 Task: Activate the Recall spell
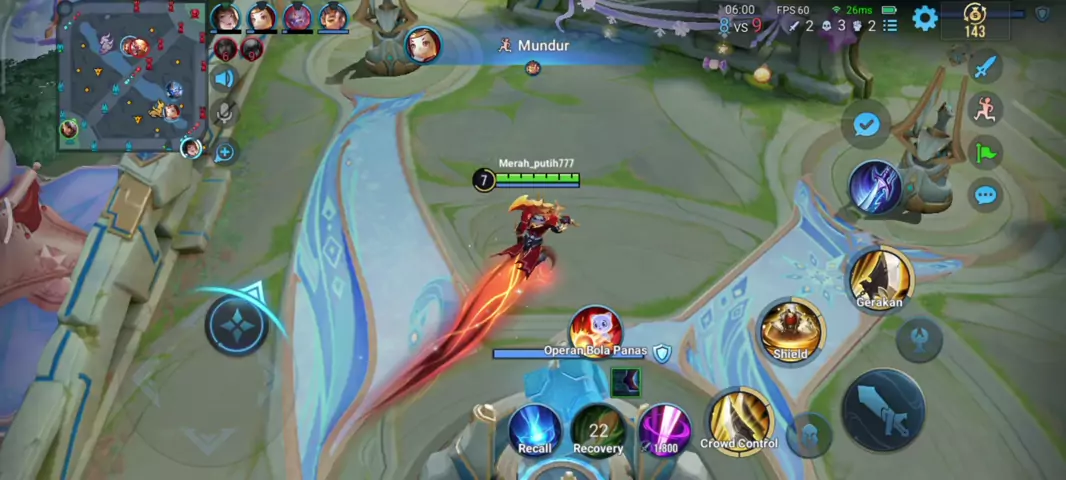click(535, 430)
